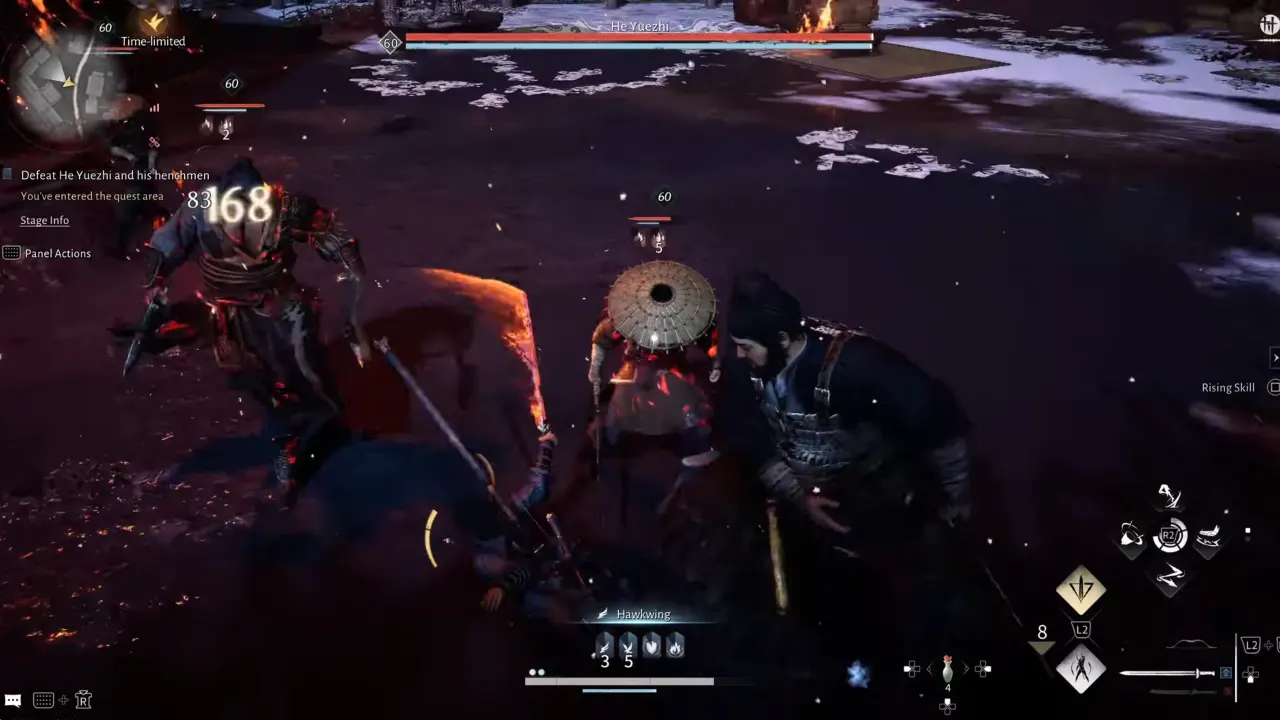Screen dimensions: 1280x720
Task: Click the flame status effect icon
Action: click(x=676, y=647)
